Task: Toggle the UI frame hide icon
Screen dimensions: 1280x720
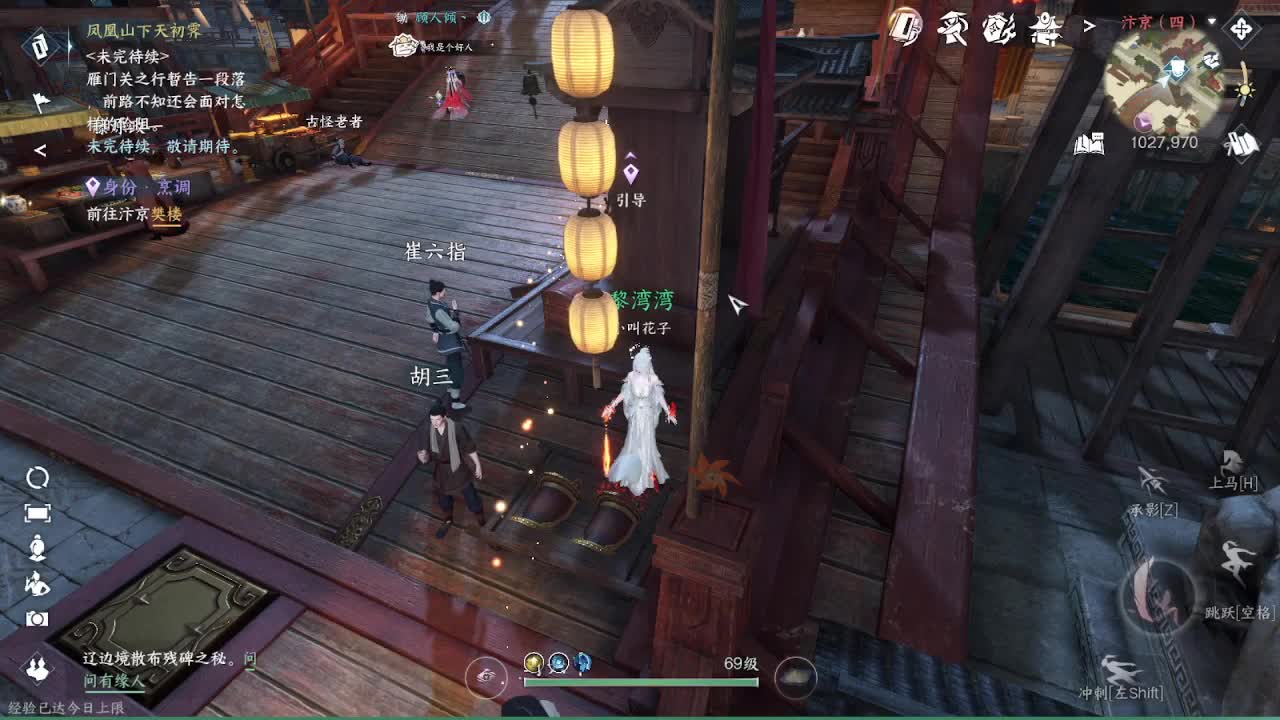Action: click(x=36, y=513)
